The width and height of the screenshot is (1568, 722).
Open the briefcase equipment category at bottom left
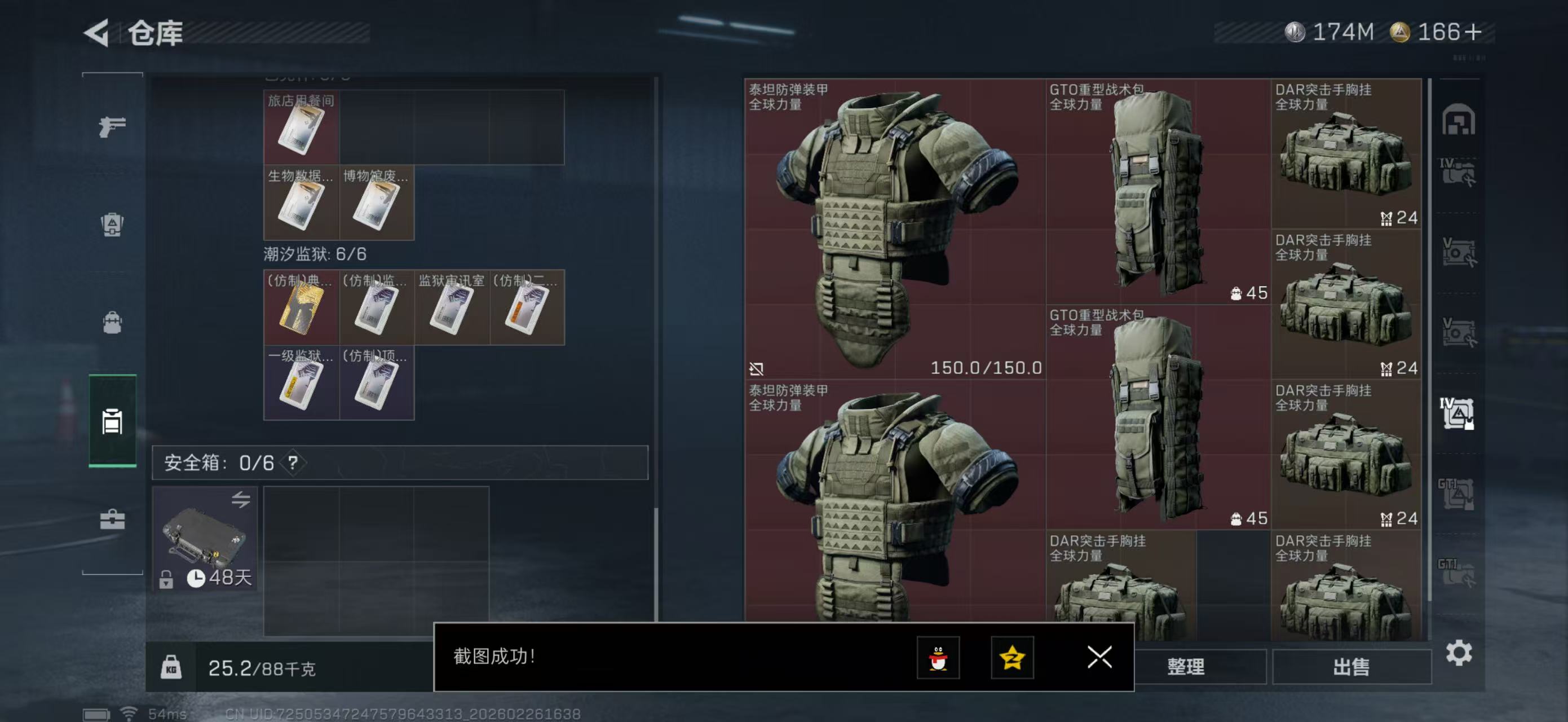(112, 521)
